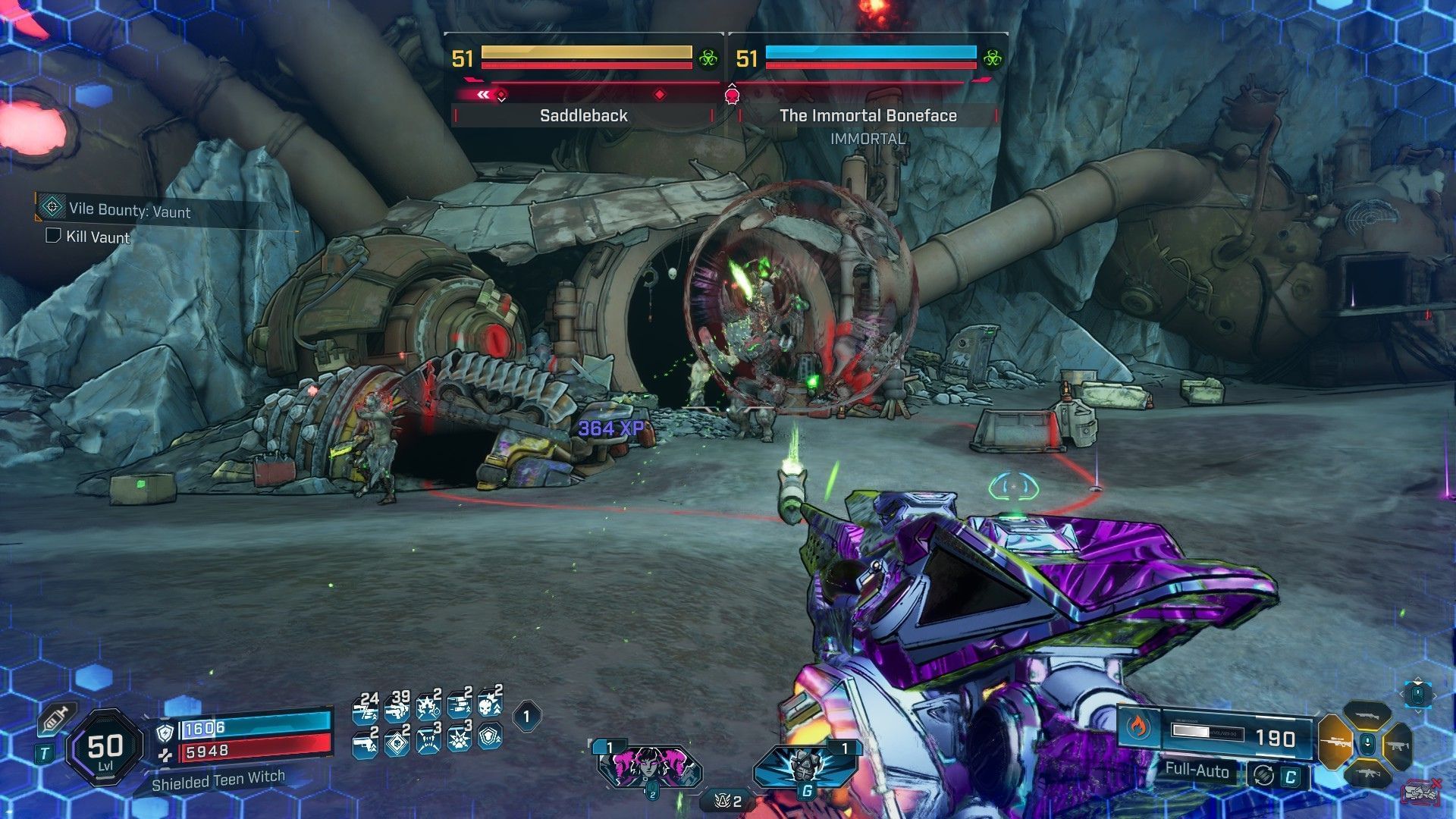Image resolution: width=1456 pixels, height=819 pixels.
Task: Click the red crossed-out vehicle icon
Action: pyautogui.click(x=1420, y=792)
